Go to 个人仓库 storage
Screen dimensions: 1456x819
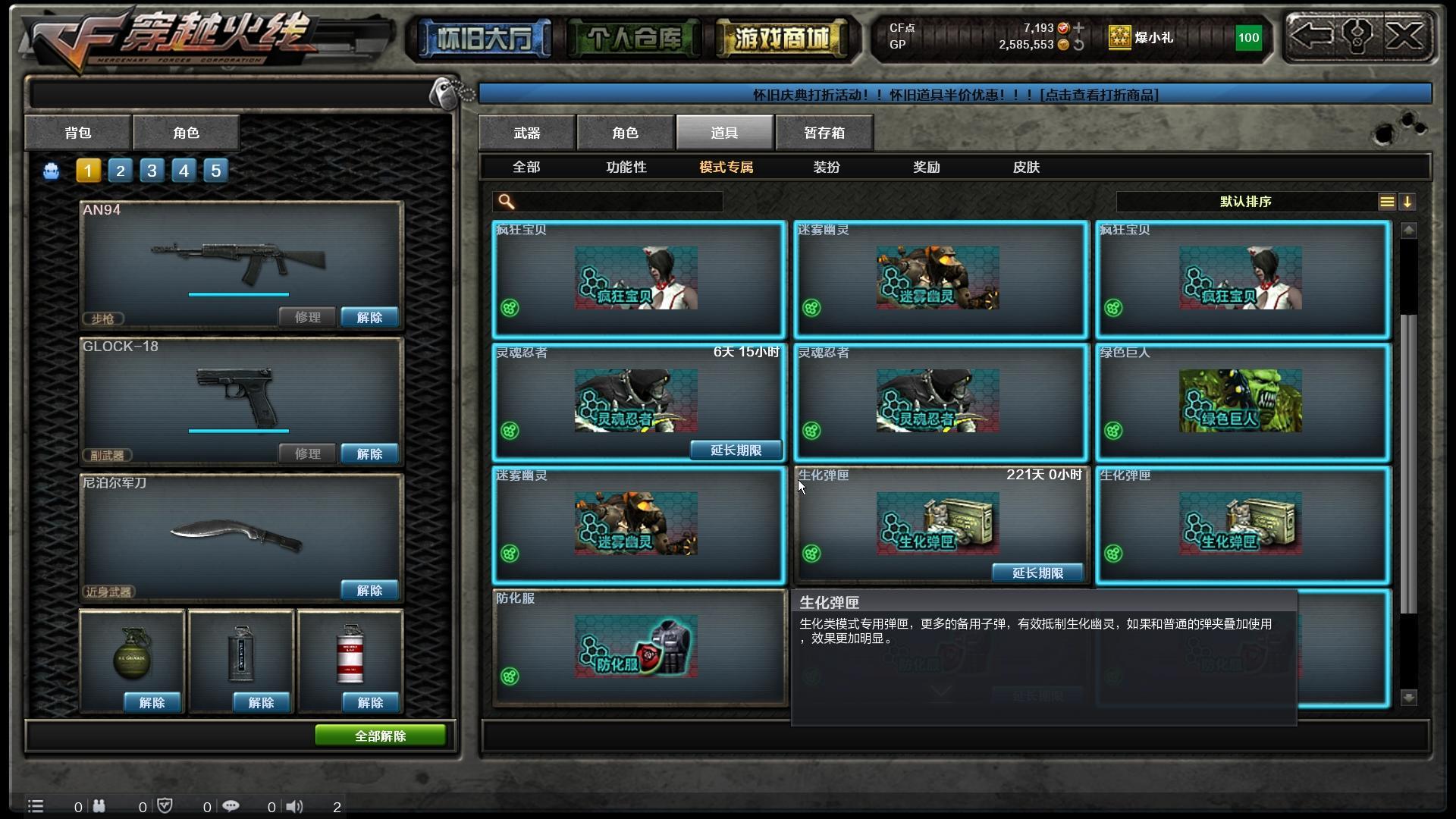point(633,38)
